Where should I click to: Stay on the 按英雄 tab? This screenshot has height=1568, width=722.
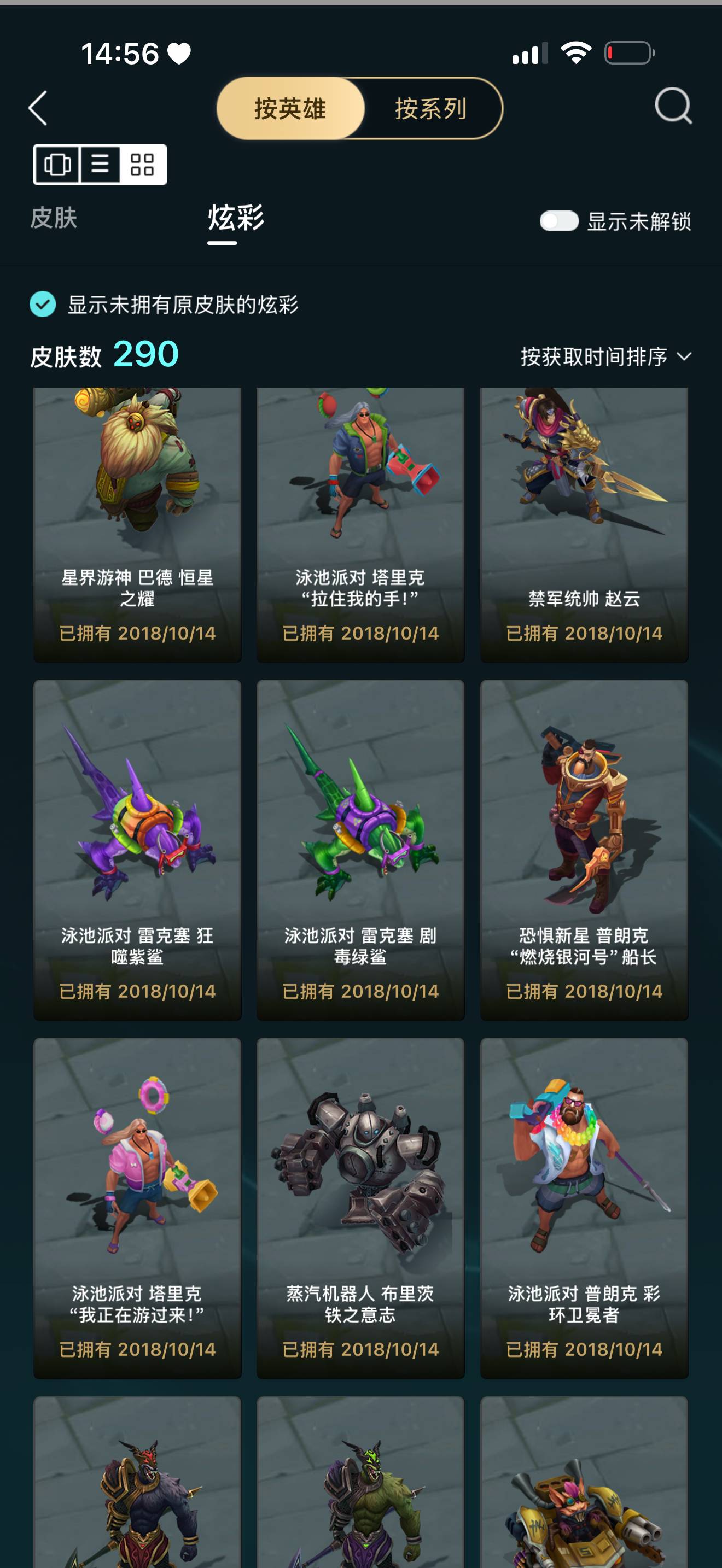[290, 109]
